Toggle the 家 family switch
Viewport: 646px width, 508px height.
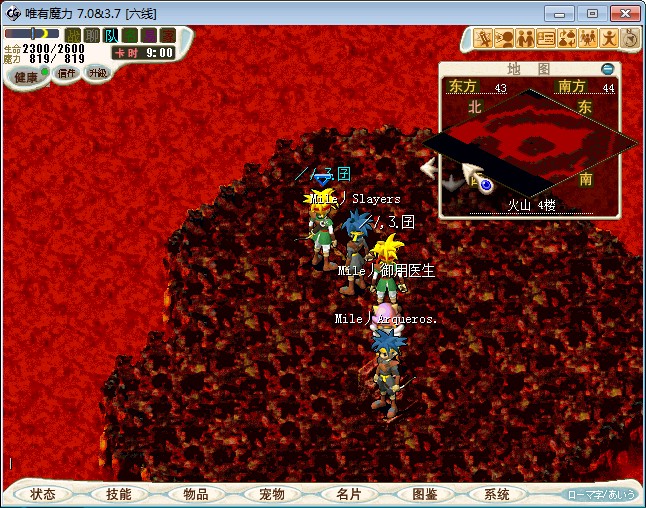coord(166,35)
